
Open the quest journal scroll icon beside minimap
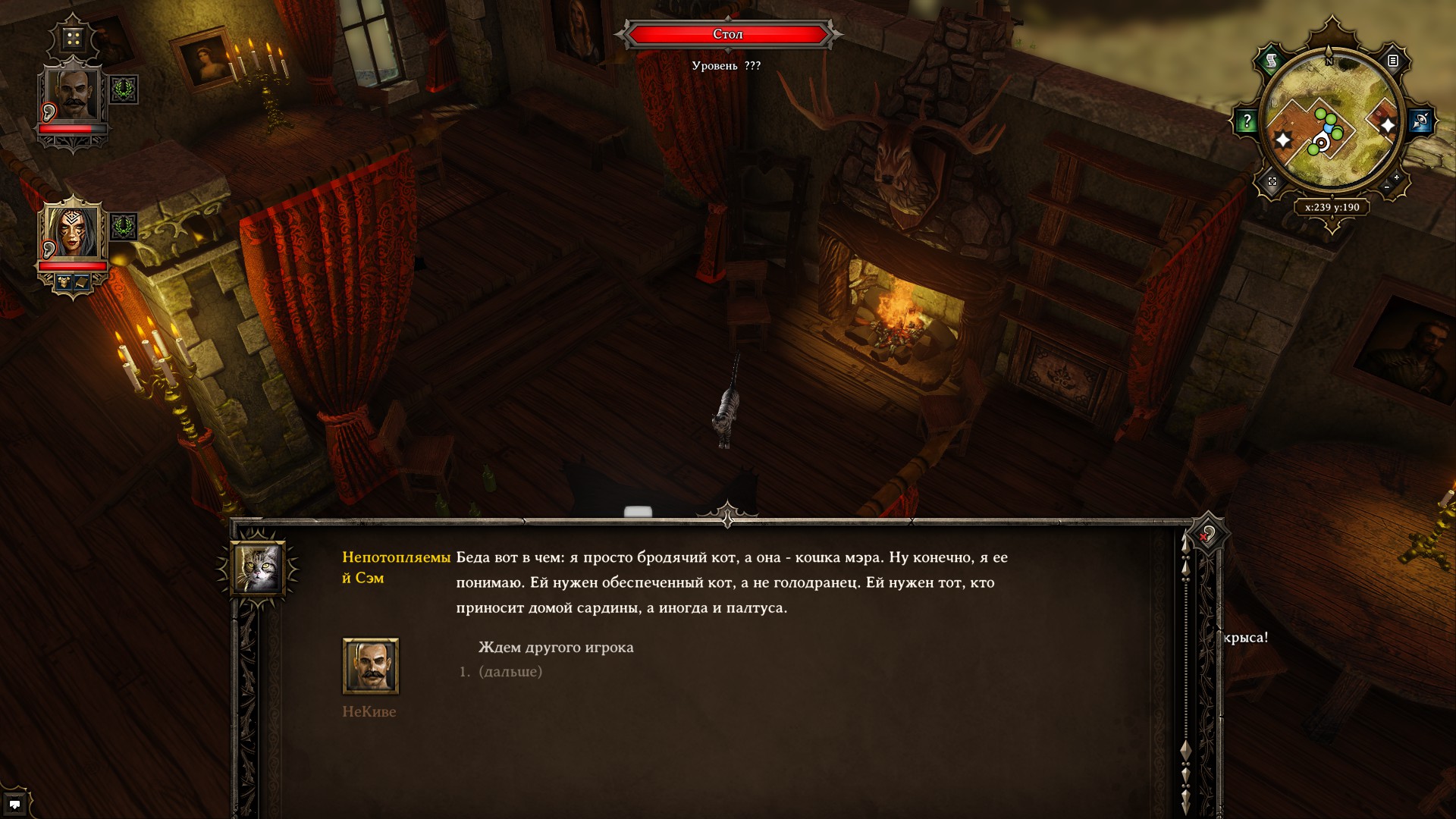1271,60
